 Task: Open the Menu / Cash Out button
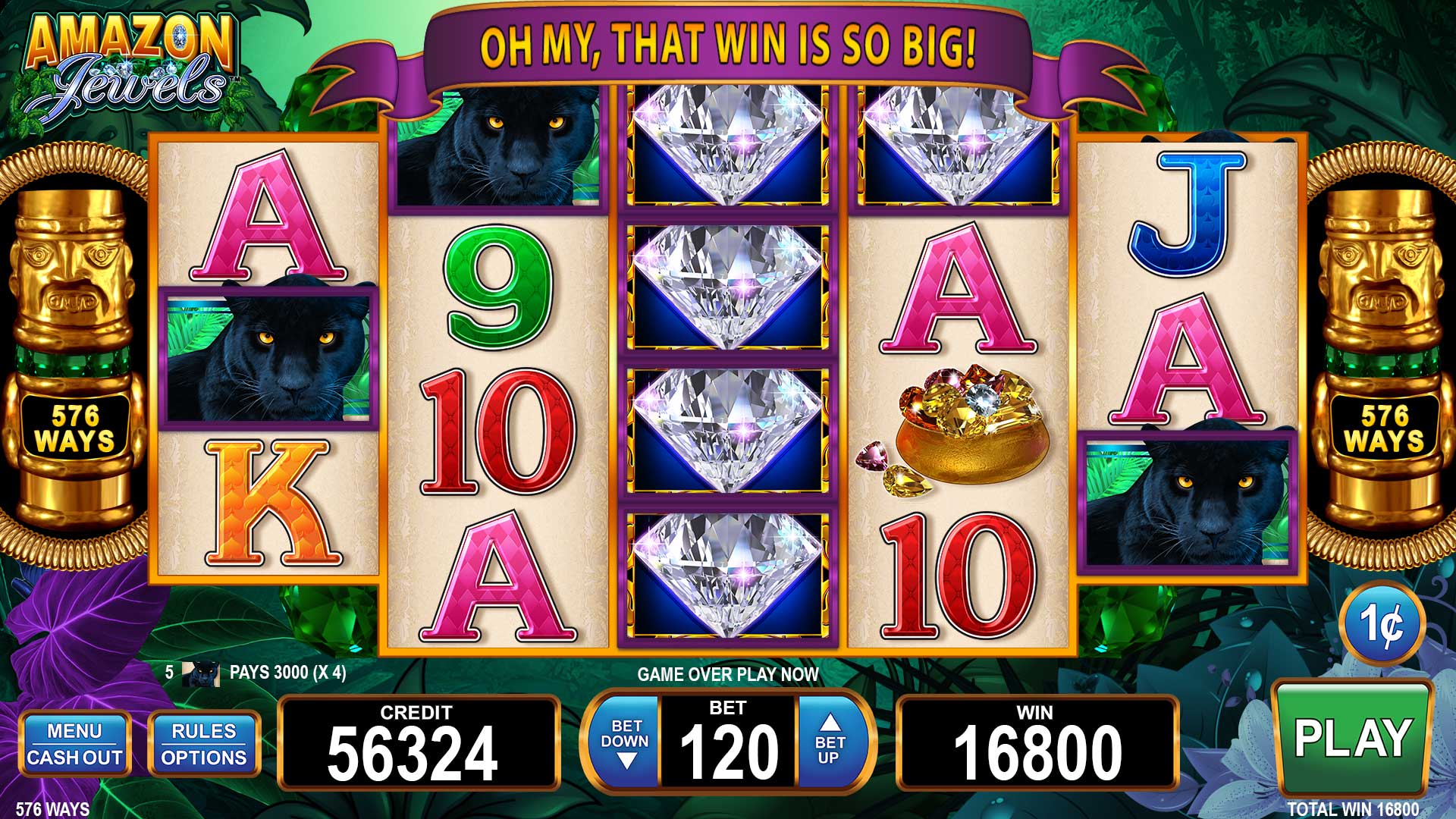74,744
